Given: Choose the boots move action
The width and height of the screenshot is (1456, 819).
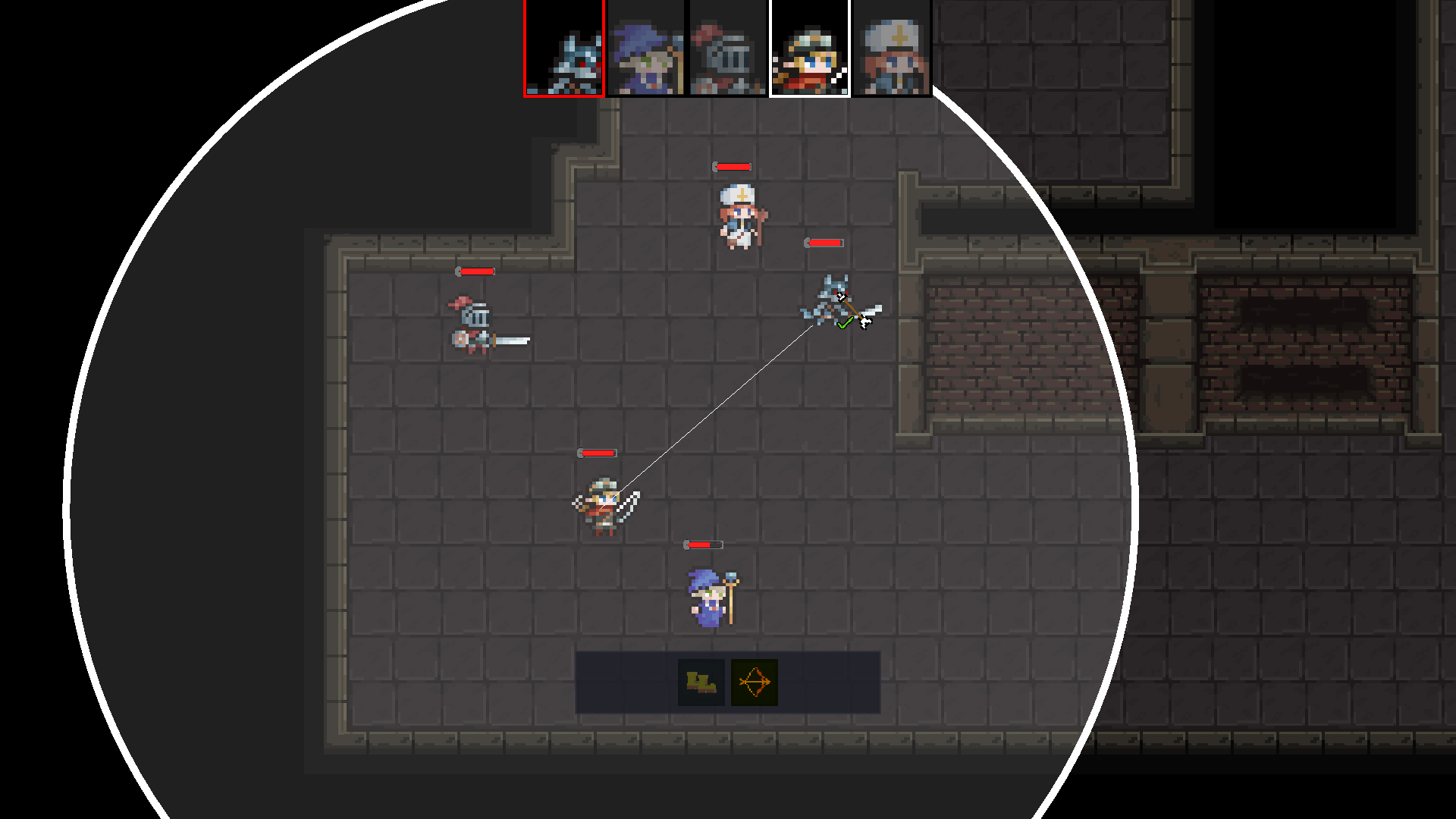Looking at the screenshot, I should [701, 682].
